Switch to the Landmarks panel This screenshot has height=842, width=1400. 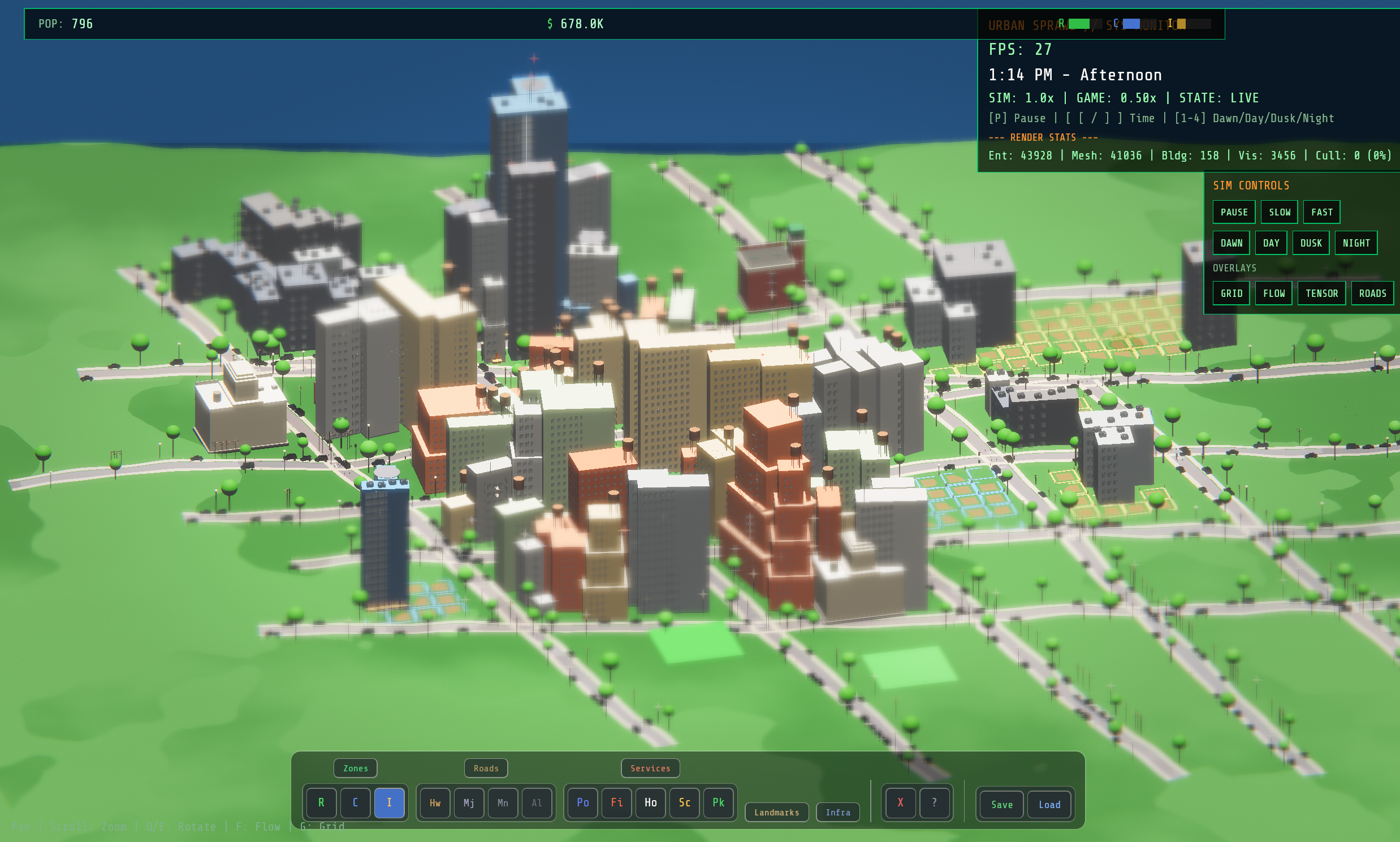point(777,812)
